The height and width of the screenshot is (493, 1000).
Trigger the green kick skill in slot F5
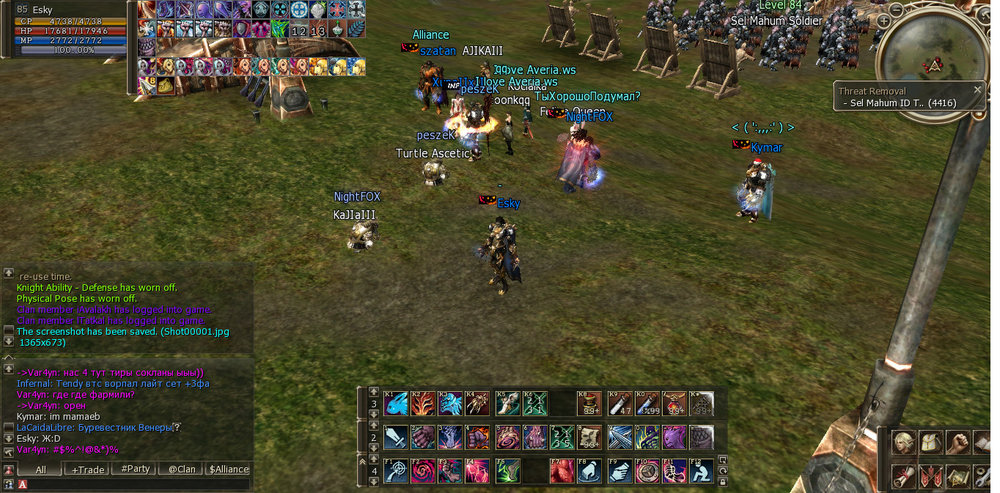507,470
